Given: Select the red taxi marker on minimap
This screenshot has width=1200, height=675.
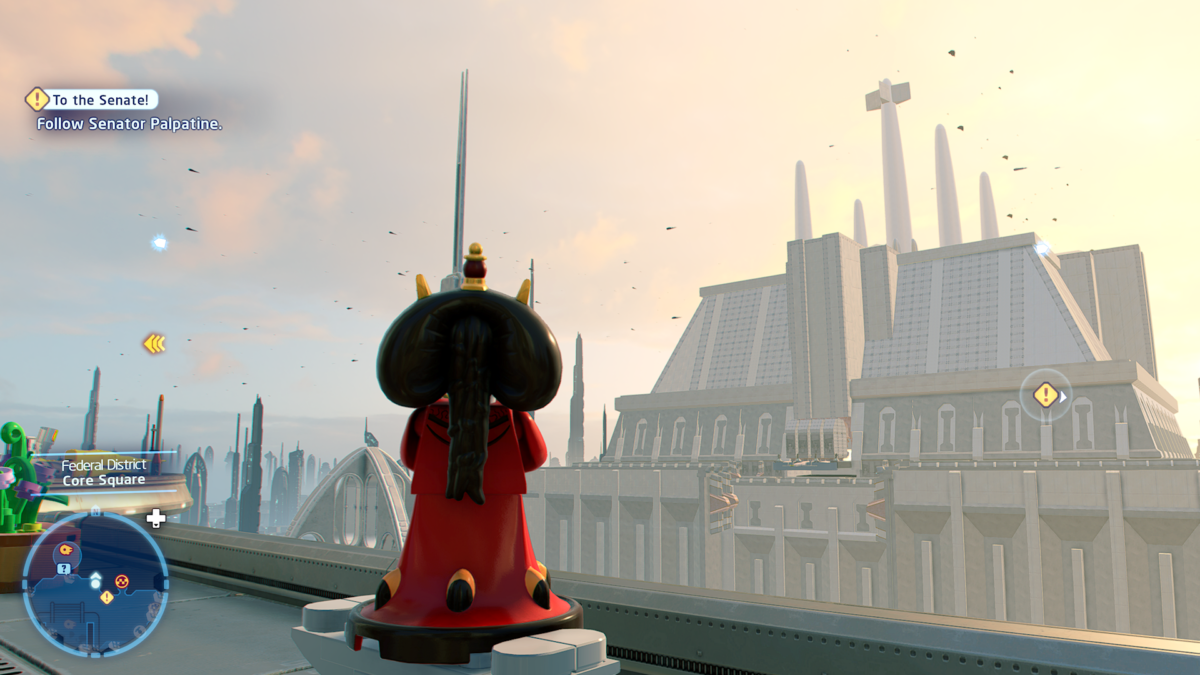Looking at the screenshot, I should [x=122, y=580].
